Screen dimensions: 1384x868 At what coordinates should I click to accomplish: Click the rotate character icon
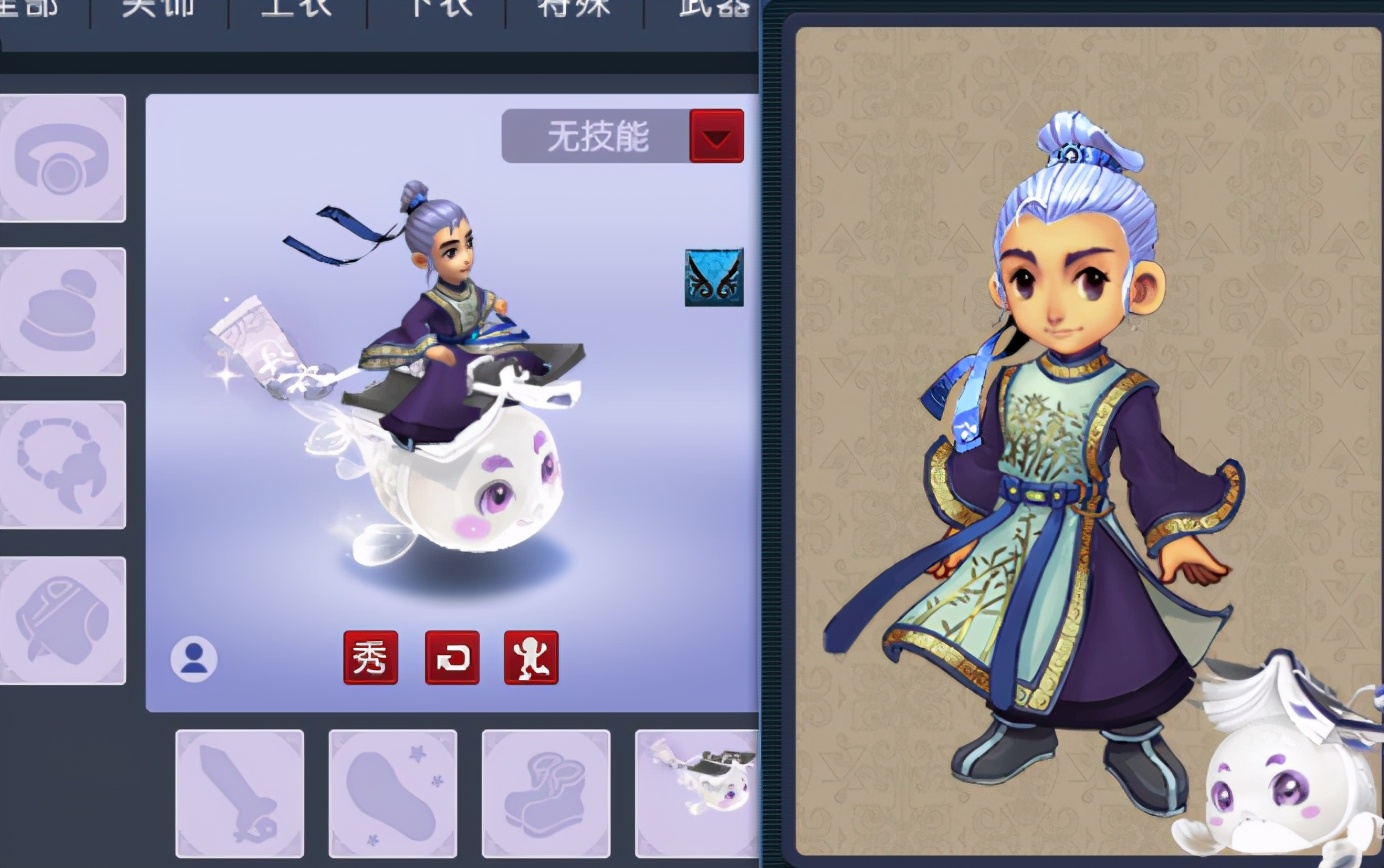452,658
